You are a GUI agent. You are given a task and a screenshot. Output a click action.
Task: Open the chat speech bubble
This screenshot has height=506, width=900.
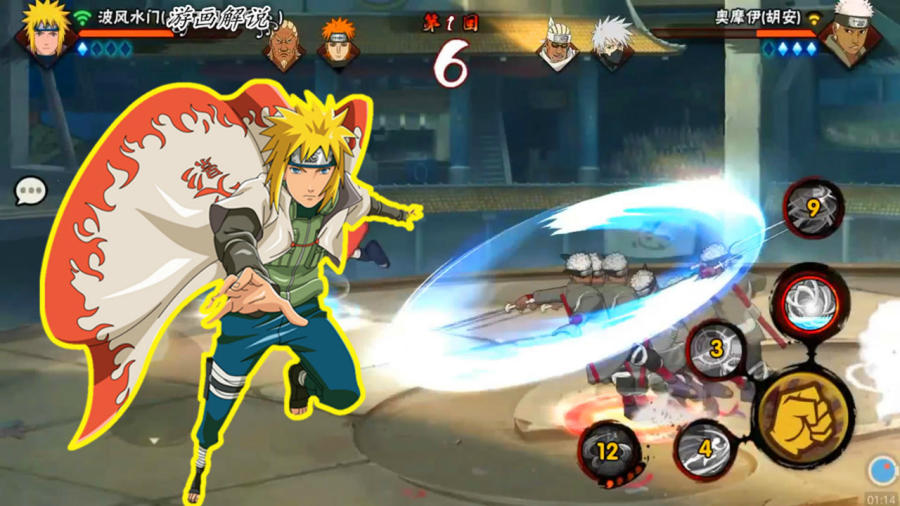coord(30,190)
